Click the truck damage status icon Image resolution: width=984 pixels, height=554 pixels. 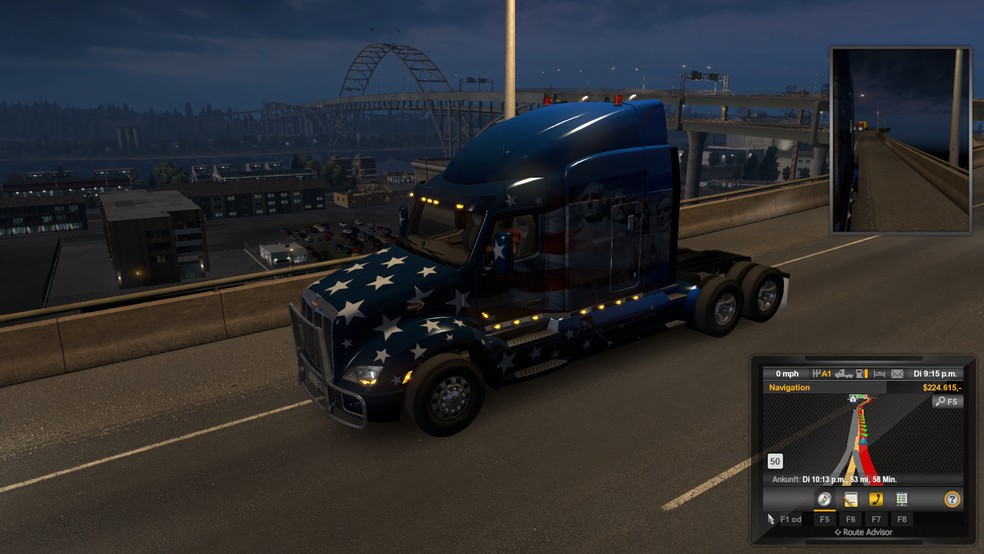coord(843,373)
